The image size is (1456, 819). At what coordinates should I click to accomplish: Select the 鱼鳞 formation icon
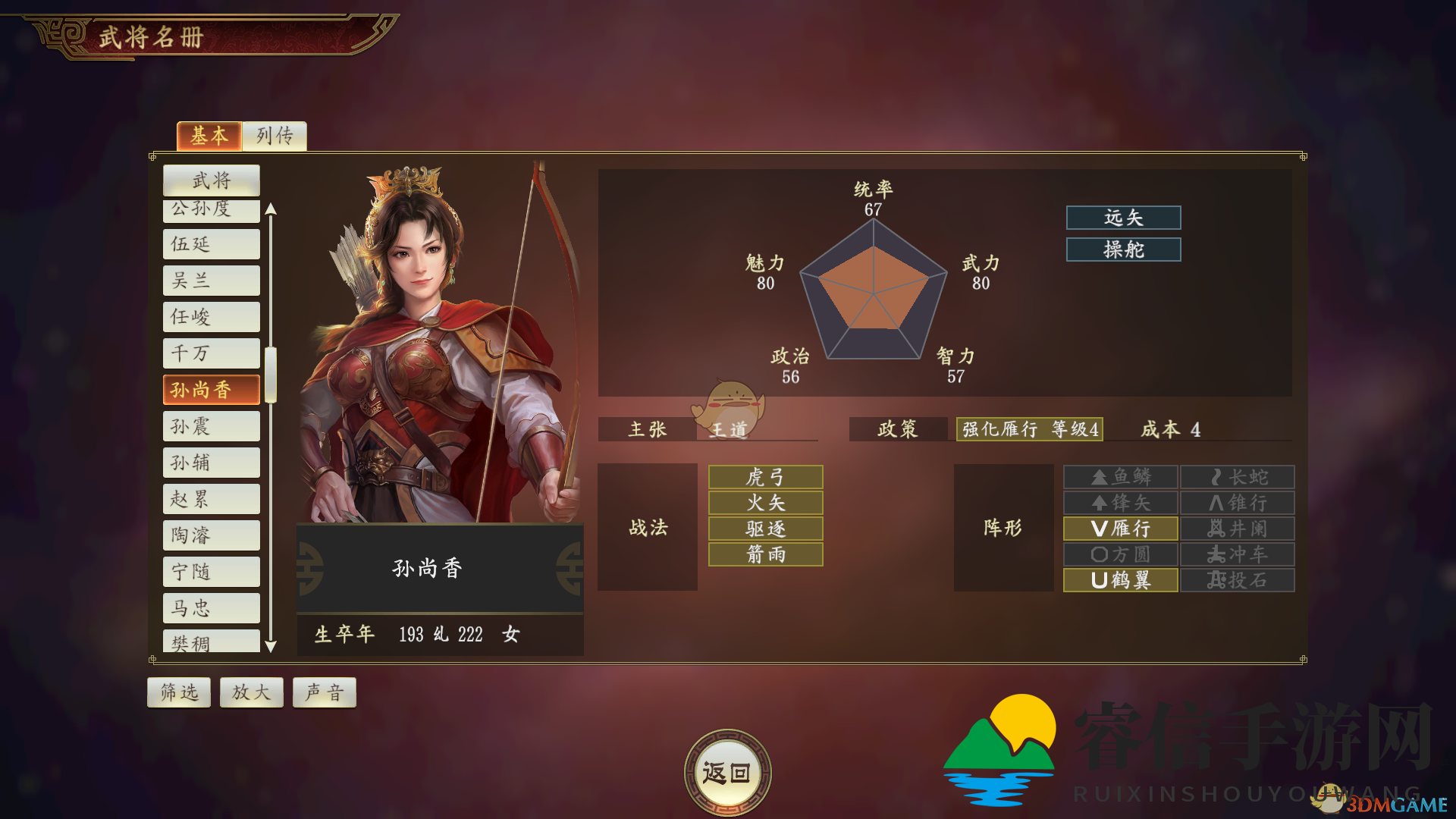[1120, 477]
